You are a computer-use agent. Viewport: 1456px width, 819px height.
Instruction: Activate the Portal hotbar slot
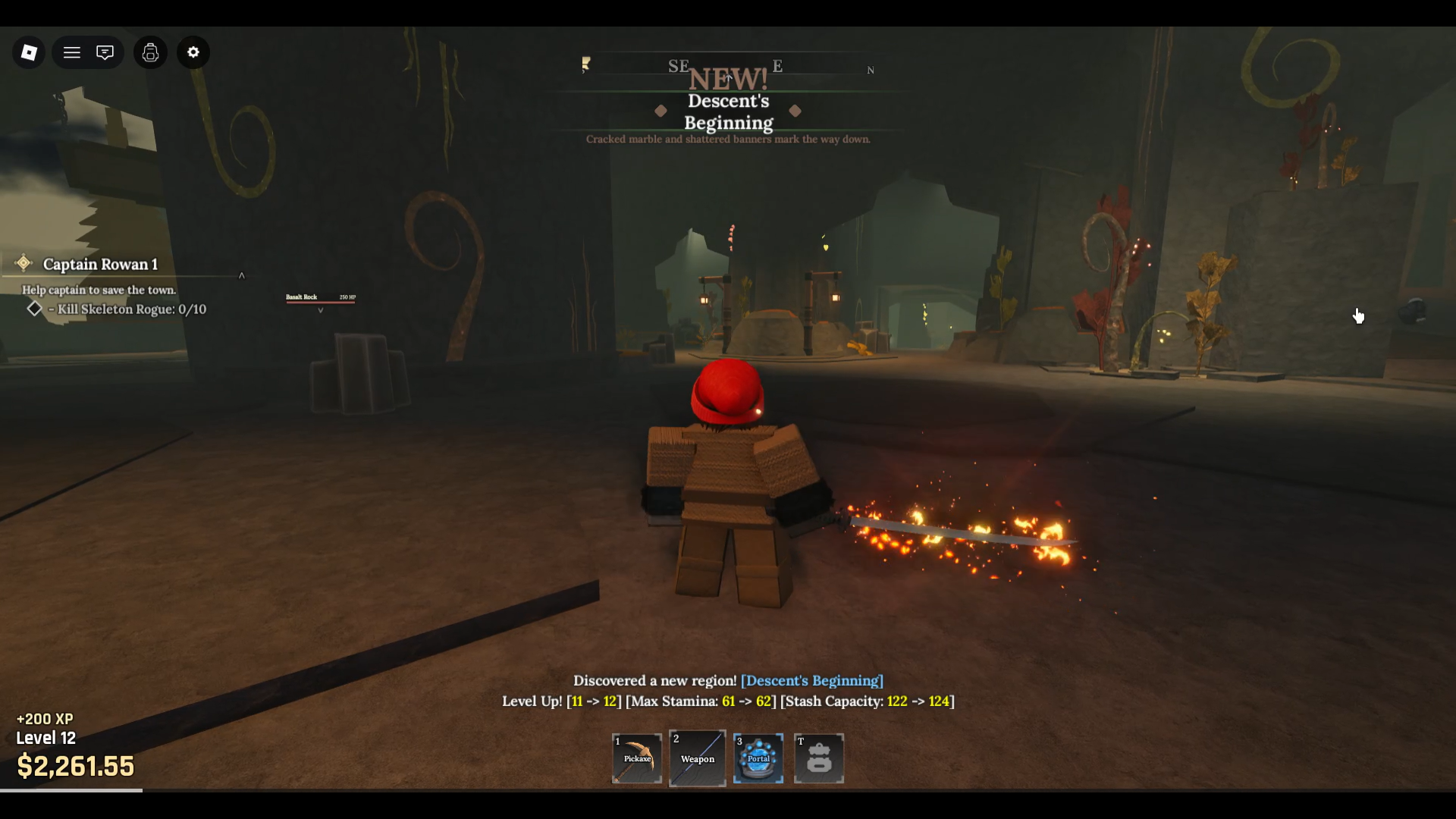(x=758, y=758)
